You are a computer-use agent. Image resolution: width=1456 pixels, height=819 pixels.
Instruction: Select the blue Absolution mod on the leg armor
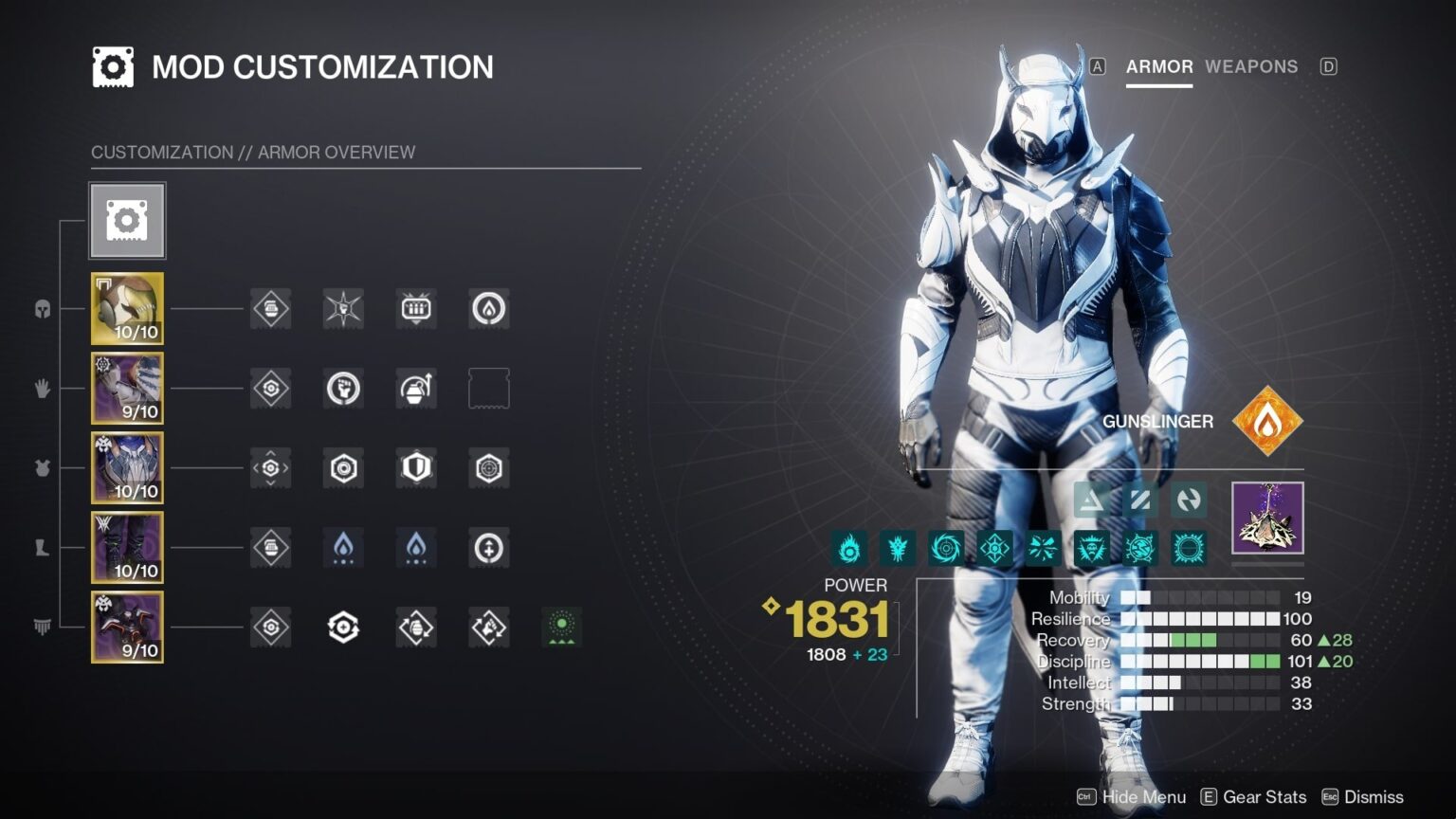[x=342, y=548]
